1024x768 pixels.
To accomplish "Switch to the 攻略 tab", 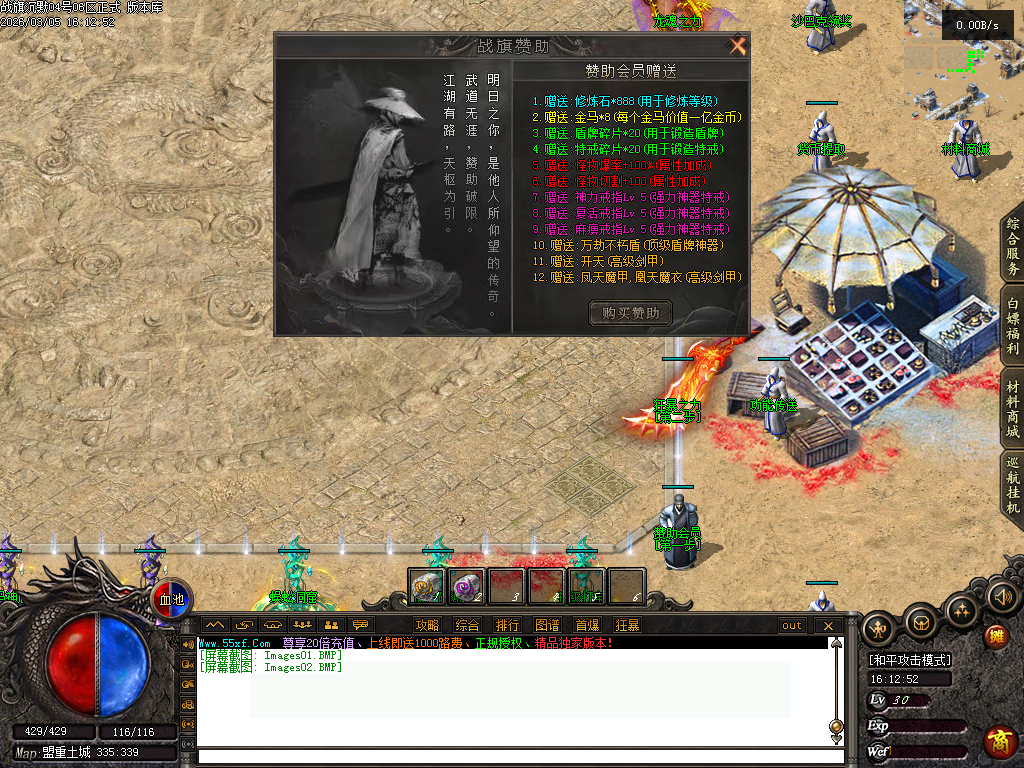I will (427, 625).
